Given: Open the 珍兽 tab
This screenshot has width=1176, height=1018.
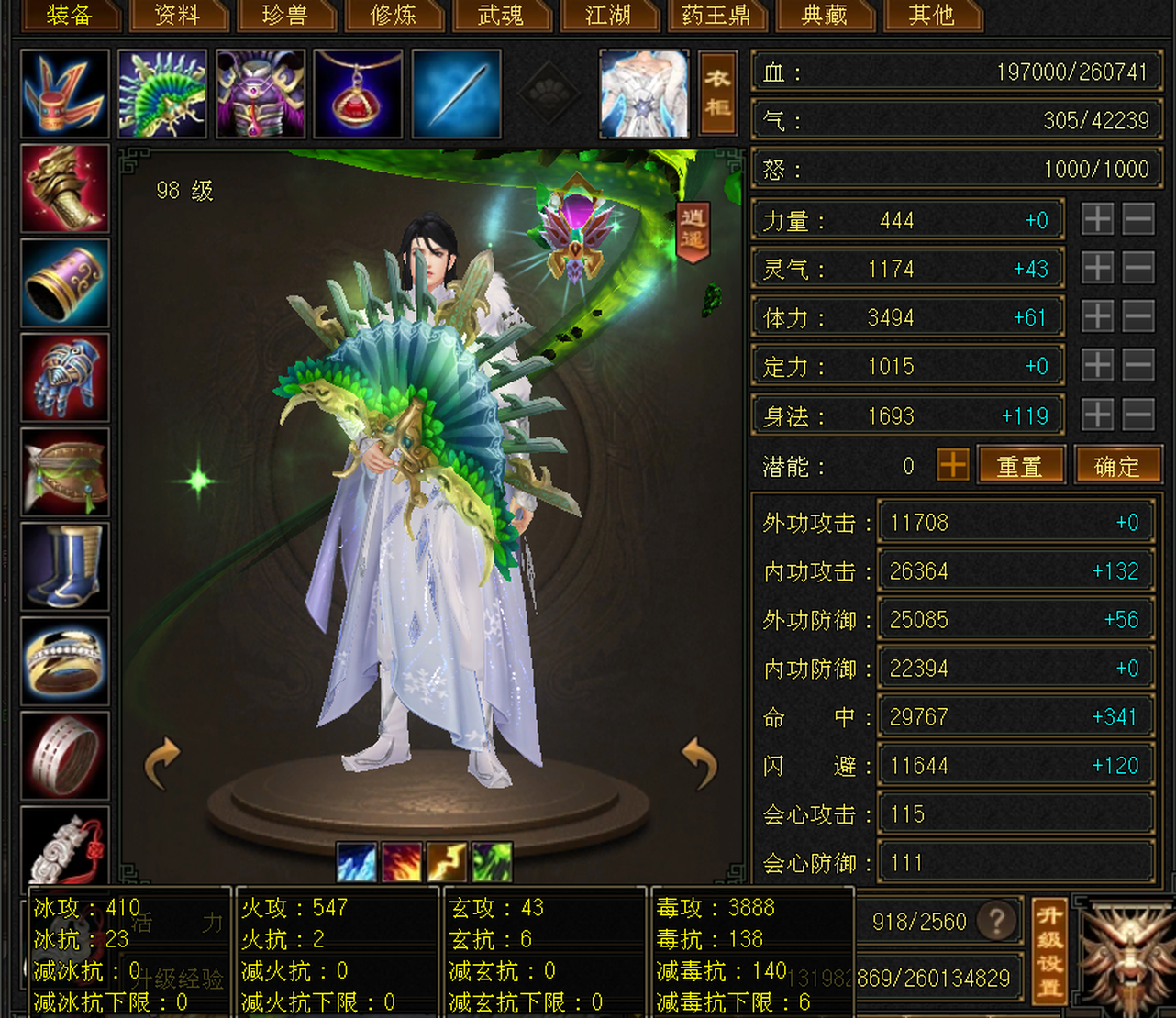Looking at the screenshot, I should tap(285, 16).
